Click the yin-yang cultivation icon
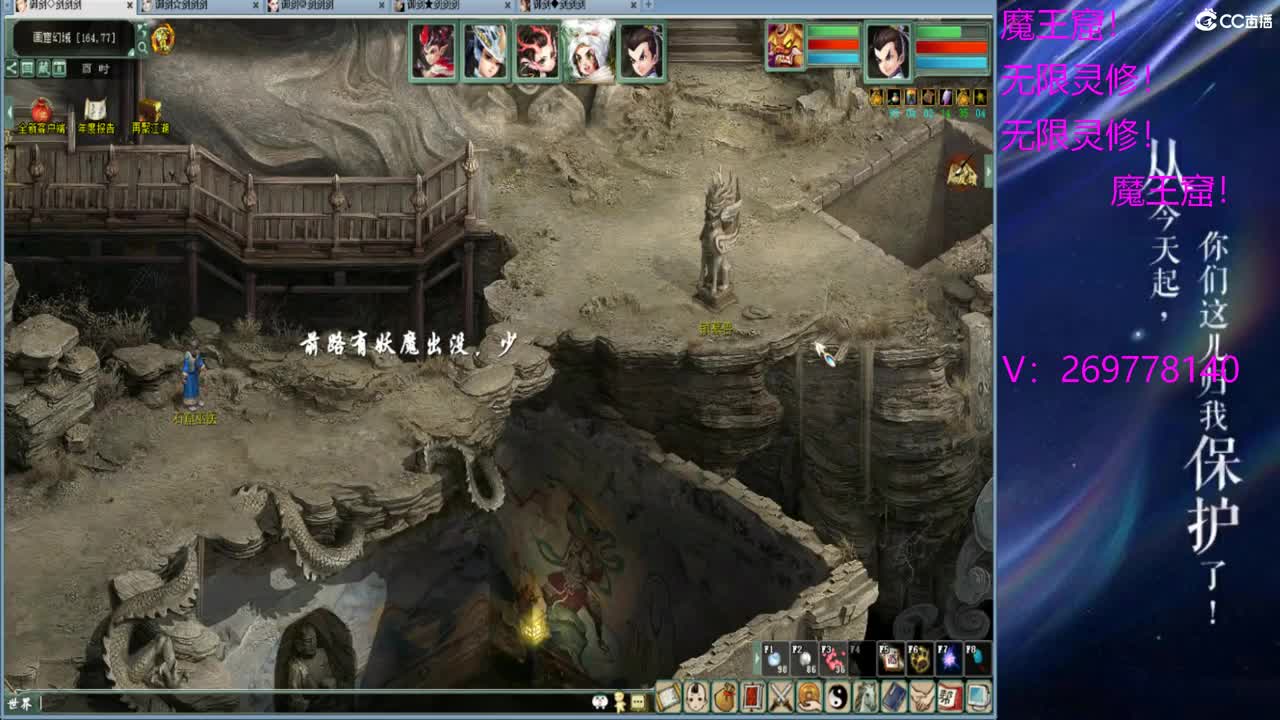The image size is (1280, 720). tap(838, 697)
